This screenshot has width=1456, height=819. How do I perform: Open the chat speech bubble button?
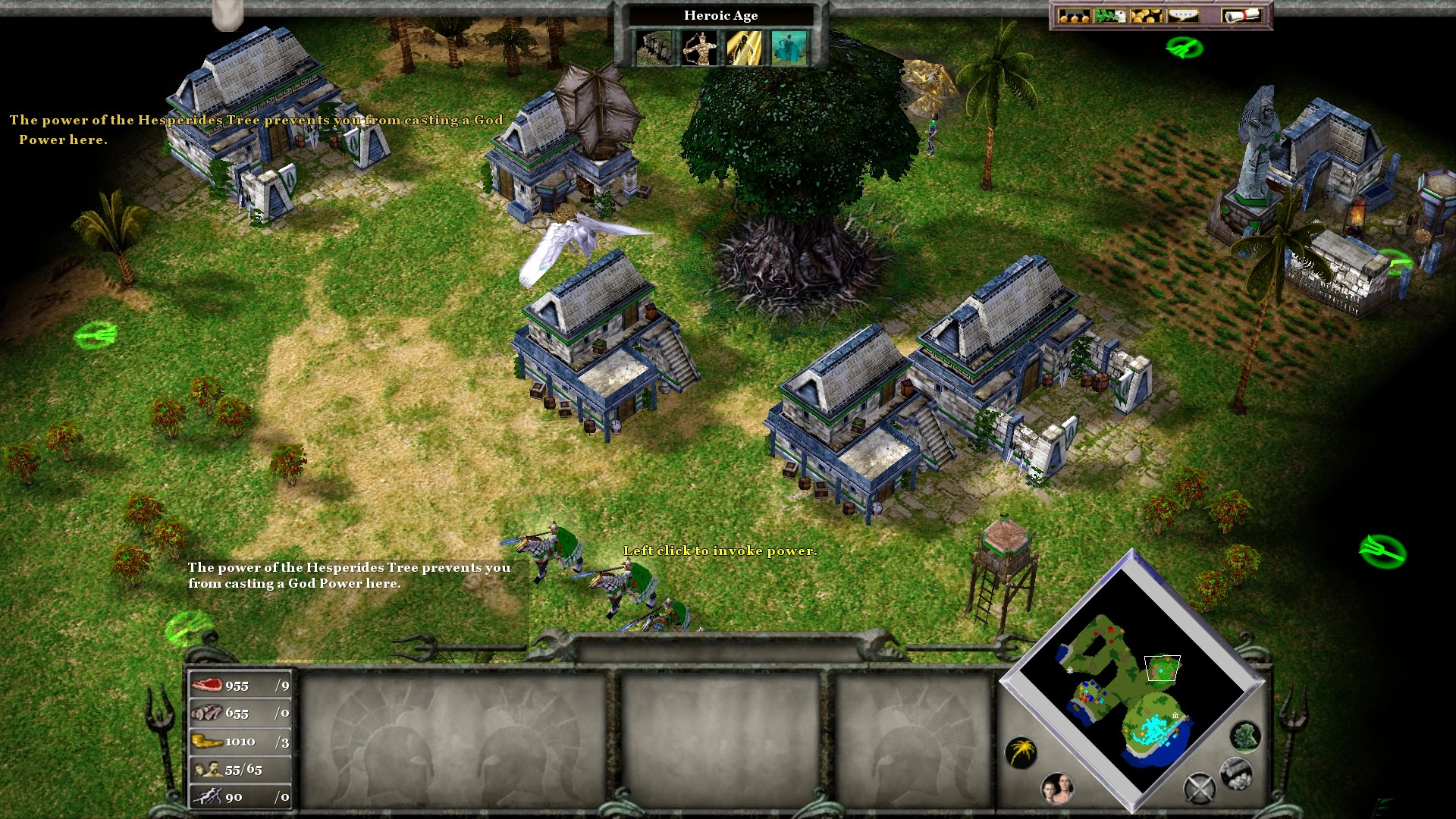[1183, 16]
